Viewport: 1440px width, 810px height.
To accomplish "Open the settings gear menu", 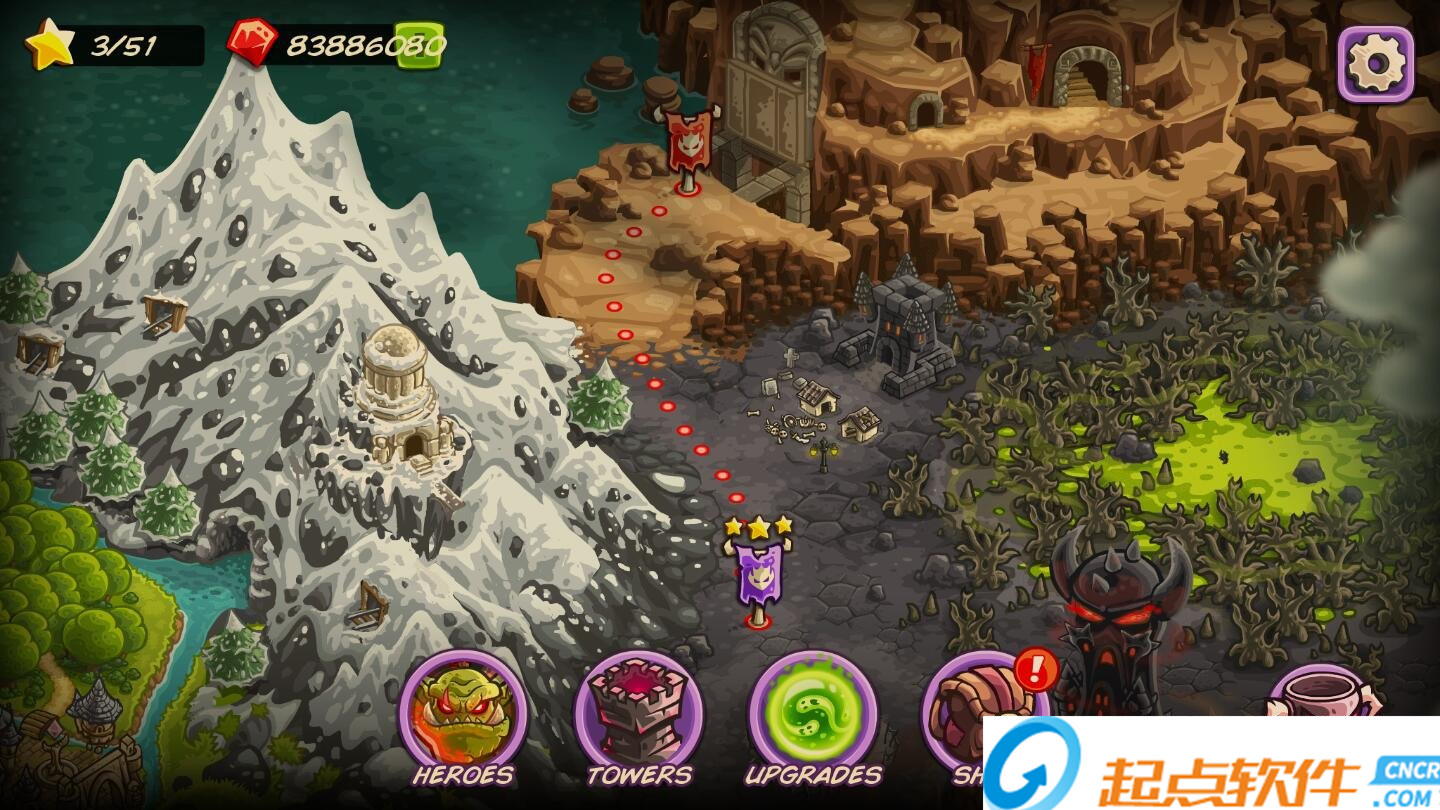I will point(1377,62).
